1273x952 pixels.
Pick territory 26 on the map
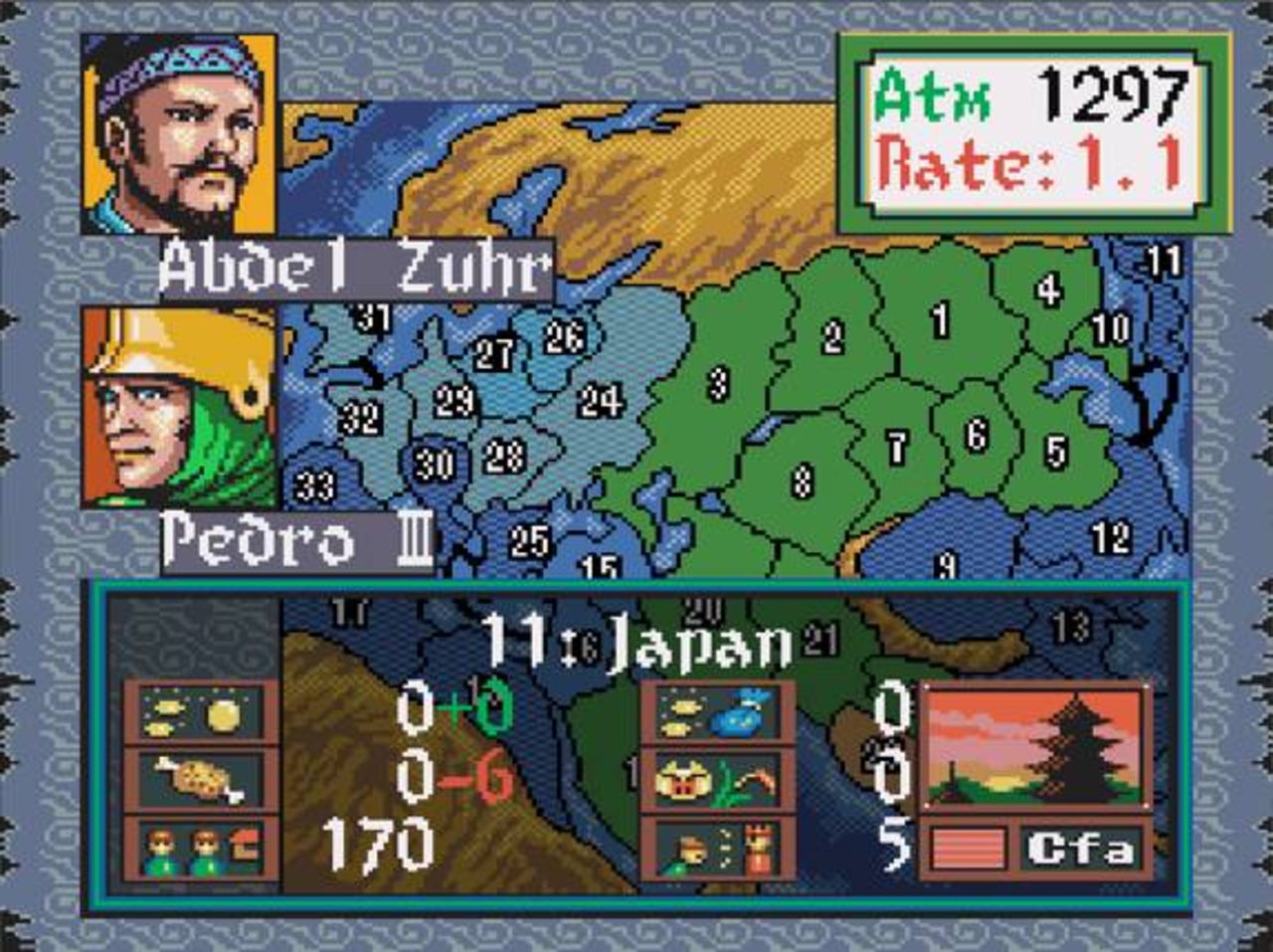coord(564,338)
